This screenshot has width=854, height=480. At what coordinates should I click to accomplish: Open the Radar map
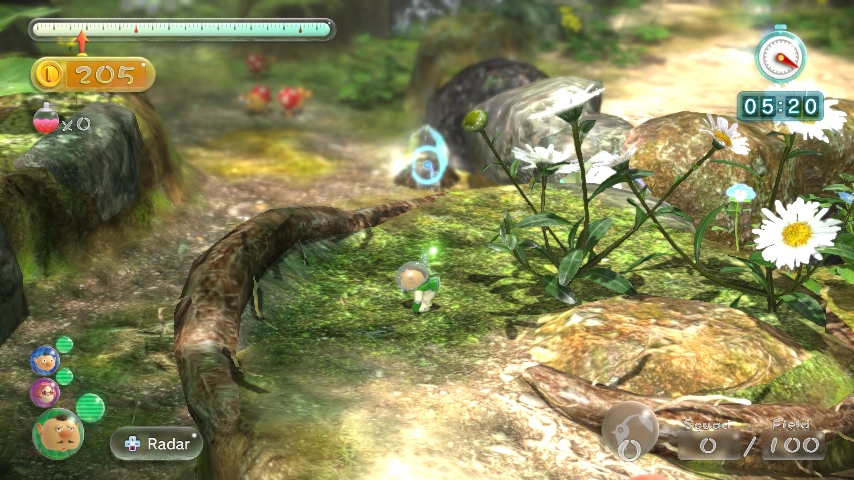pyautogui.click(x=156, y=443)
